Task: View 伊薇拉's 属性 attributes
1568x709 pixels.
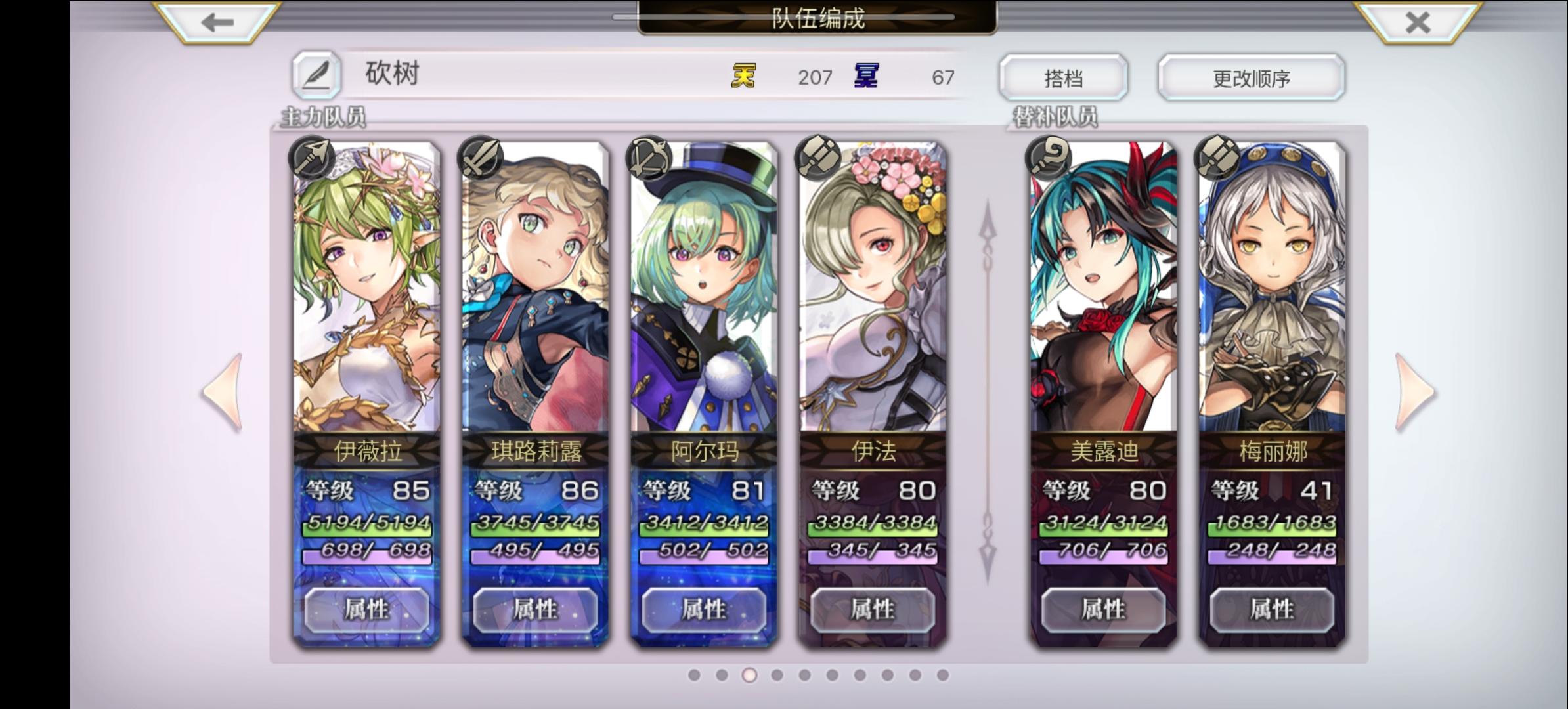Action: tap(365, 609)
